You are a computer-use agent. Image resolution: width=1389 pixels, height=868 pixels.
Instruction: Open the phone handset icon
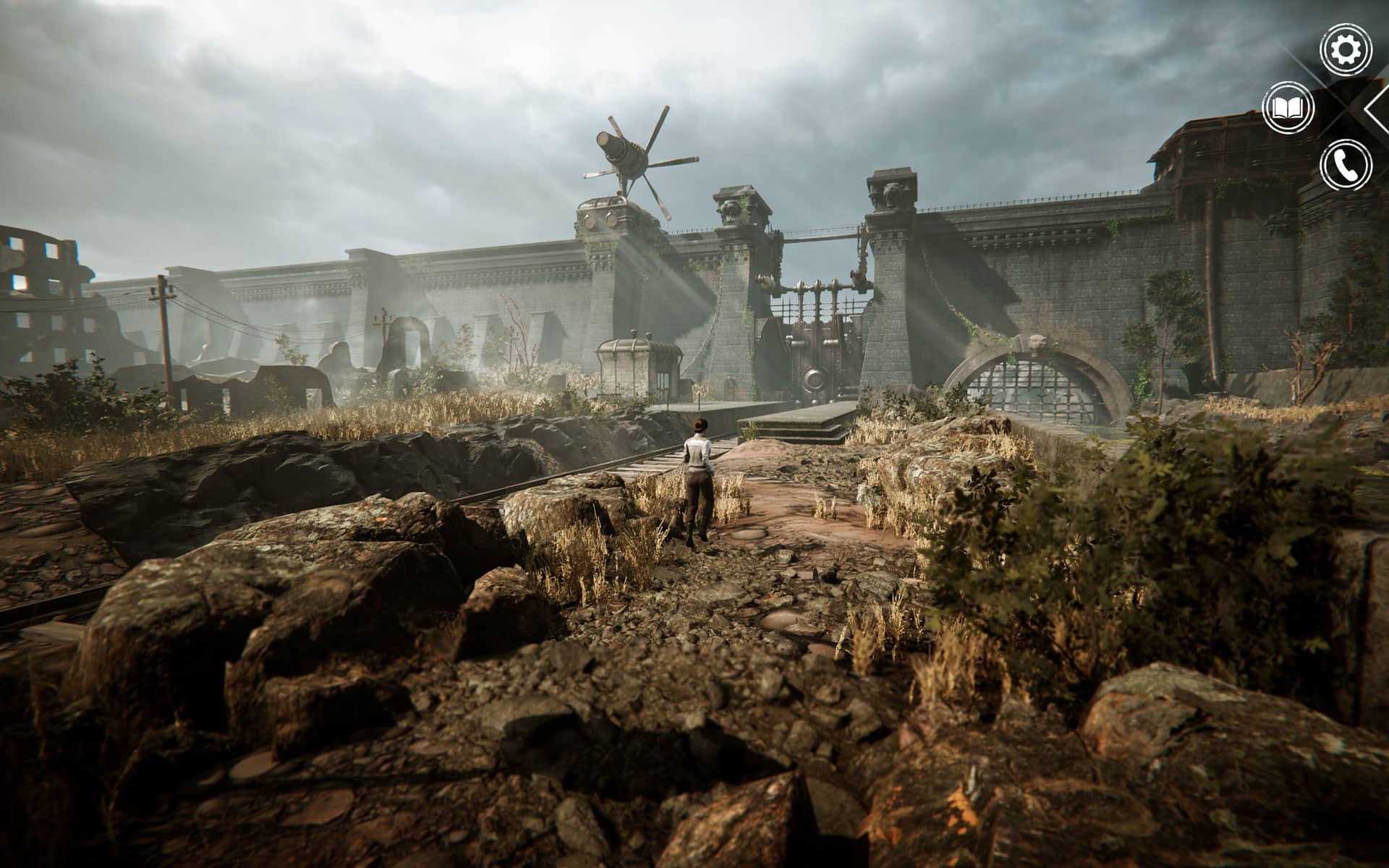coord(1345,166)
